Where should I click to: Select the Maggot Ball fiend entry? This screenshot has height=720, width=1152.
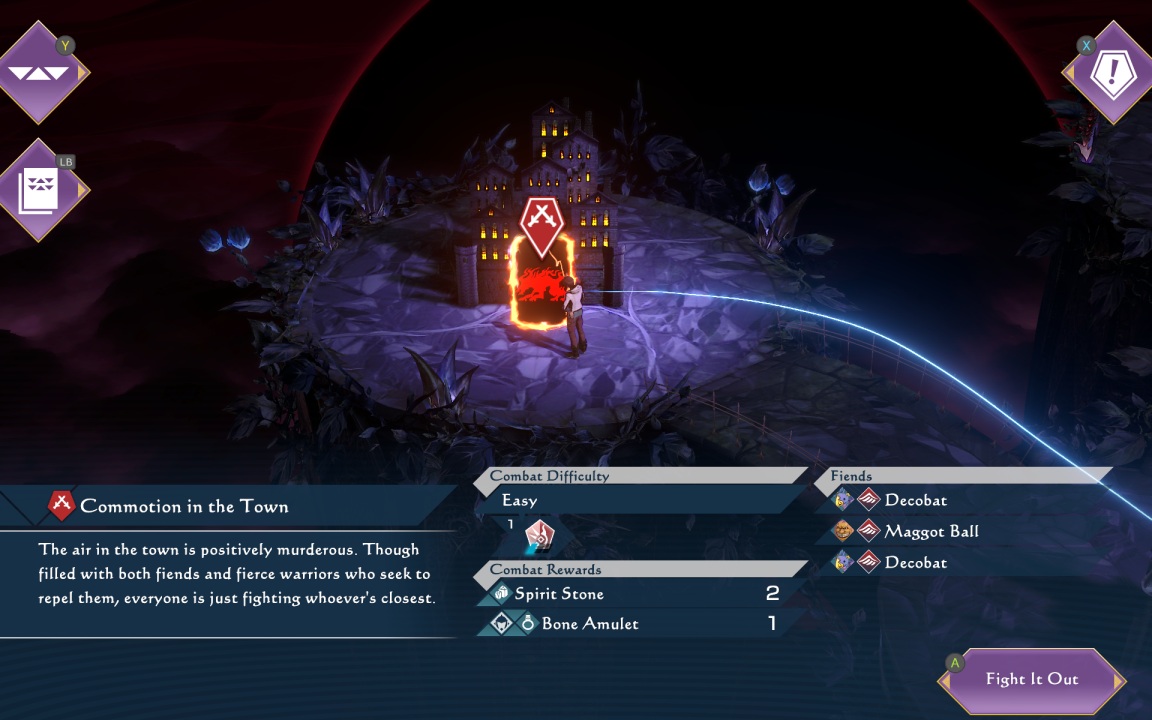[930, 532]
